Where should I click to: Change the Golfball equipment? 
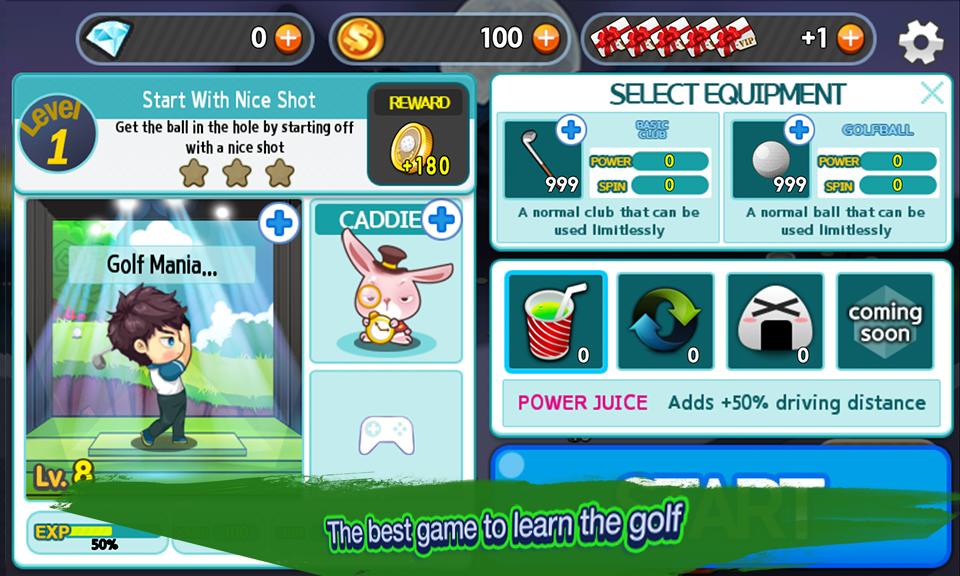[798, 130]
